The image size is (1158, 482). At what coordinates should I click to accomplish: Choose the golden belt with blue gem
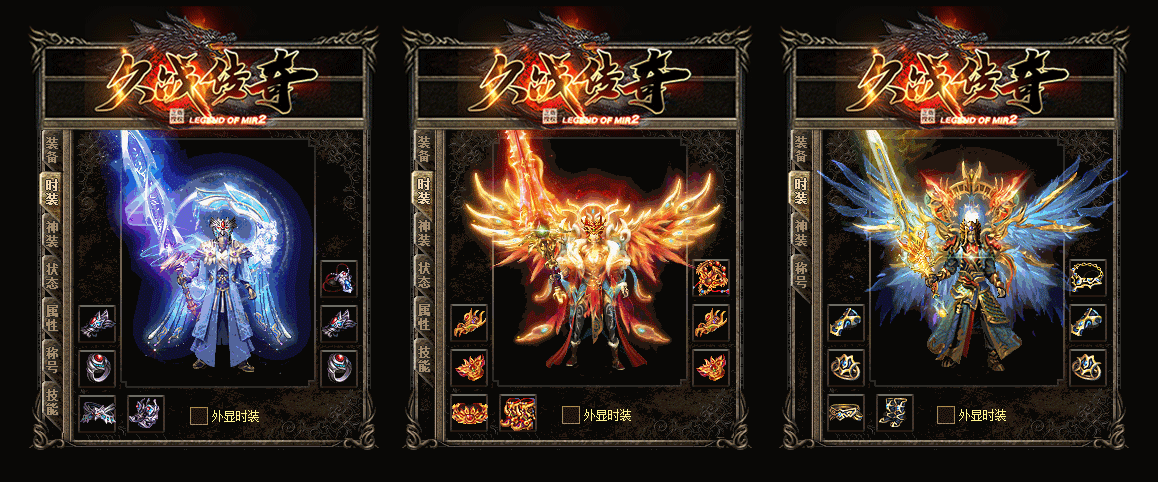click(845, 413)
